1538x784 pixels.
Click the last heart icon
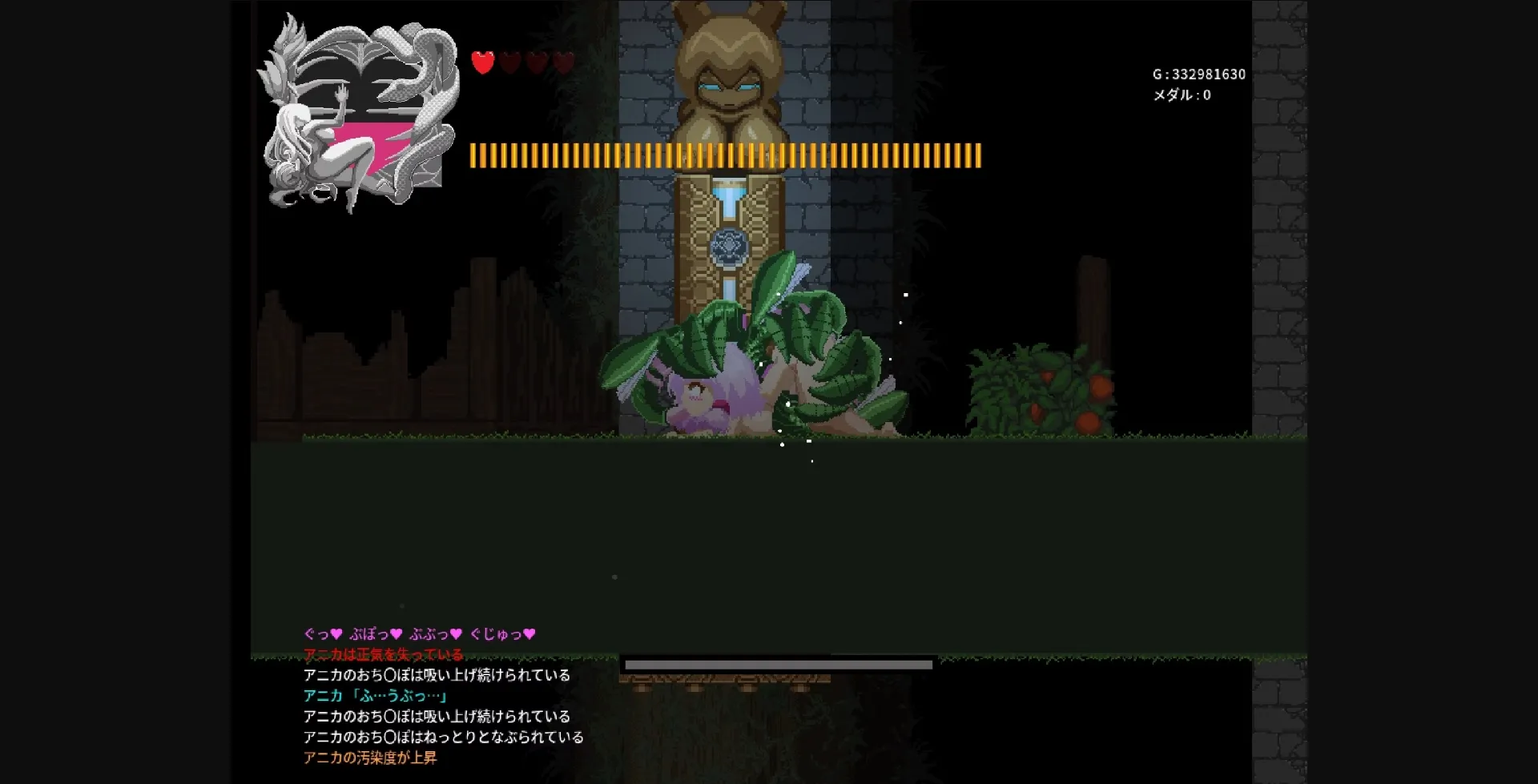(565, 62)
